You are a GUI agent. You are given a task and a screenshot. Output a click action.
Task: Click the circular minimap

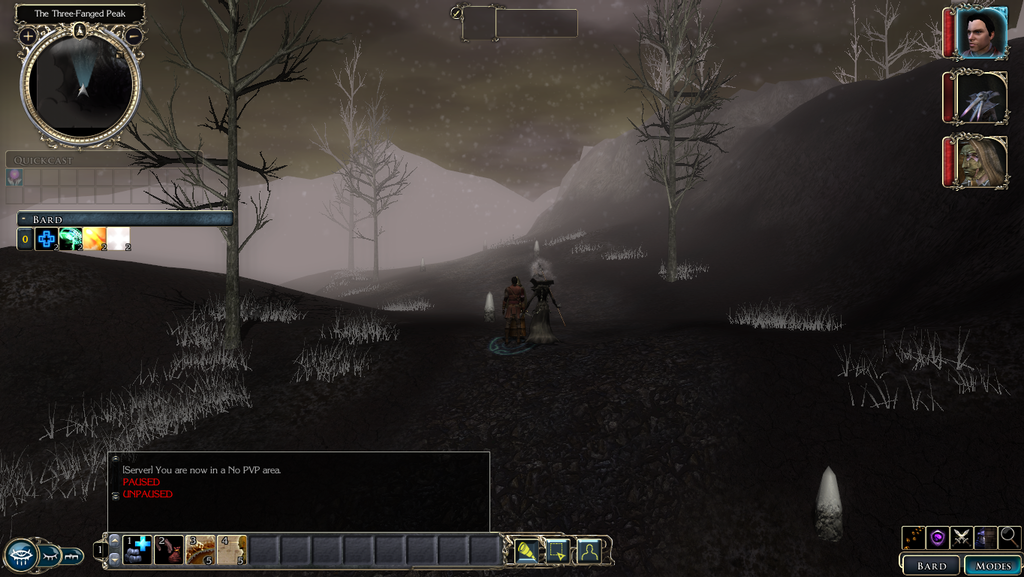pyautogui.click(x=80, y=86)
